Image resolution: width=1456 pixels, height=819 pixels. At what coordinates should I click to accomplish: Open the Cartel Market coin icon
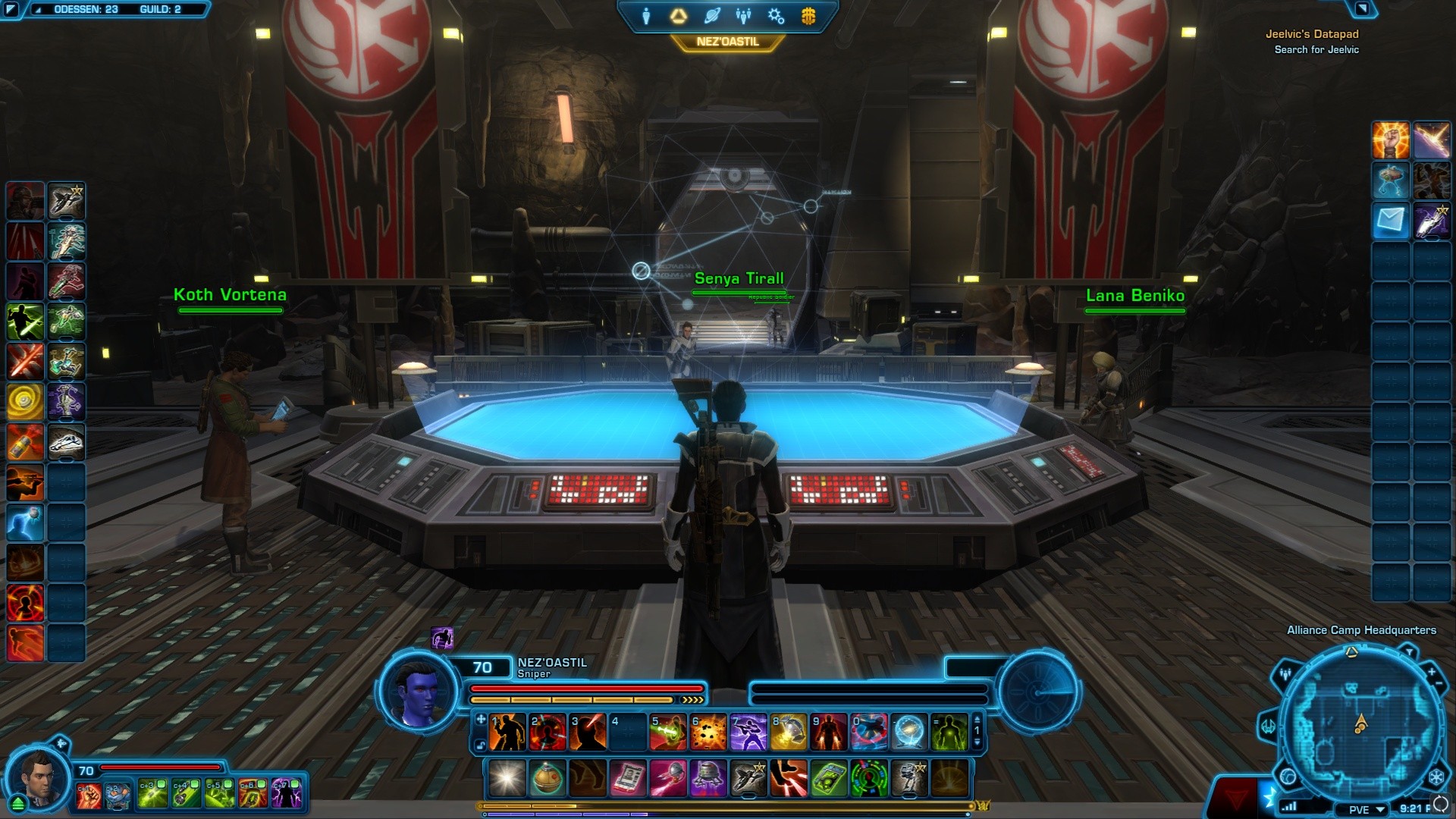point(808,16)
